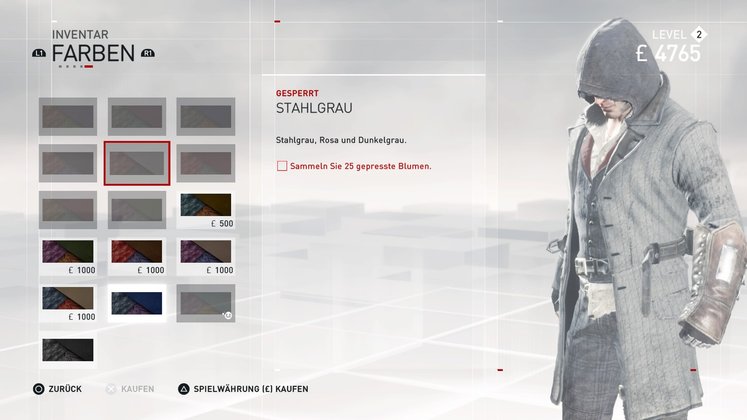Choose the white-framed dark blue color swatch
Screen dimensions: 747x420
(x=137, y=302)
